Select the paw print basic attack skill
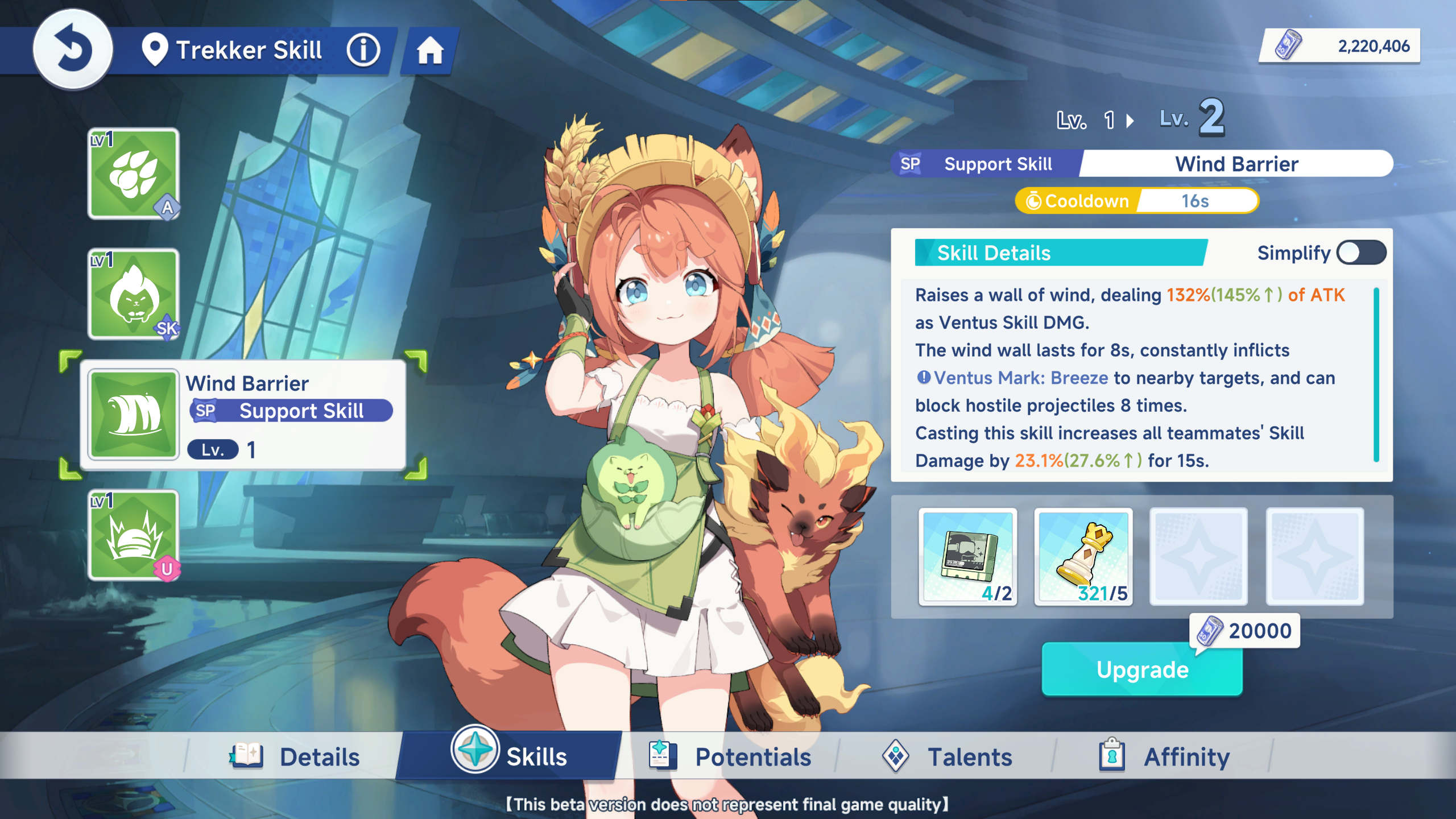 [134, 173]
